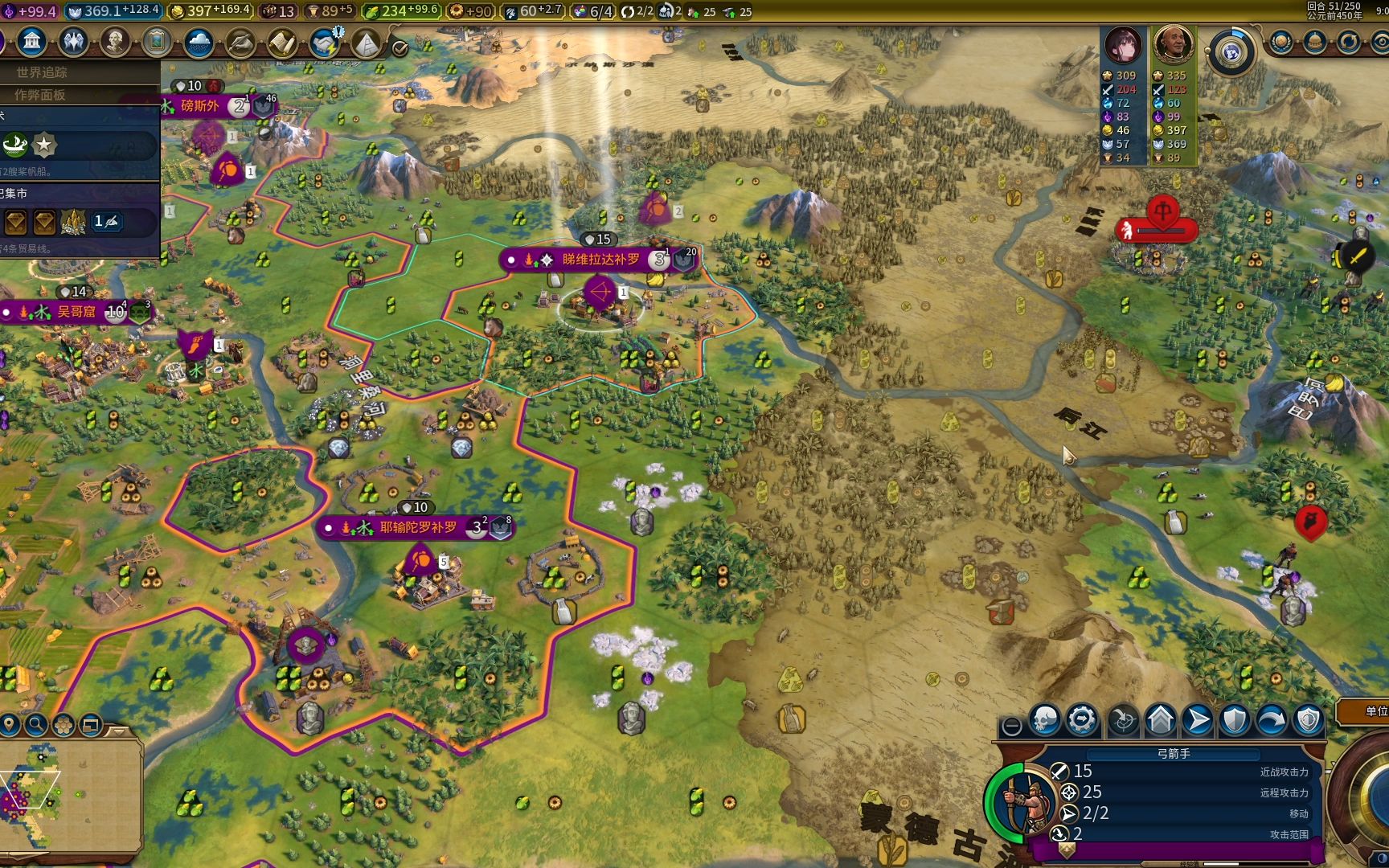Expand the 世界追踪 world tracker header
The width and height of the screenshot is (1389, 868).
[42, 72]
